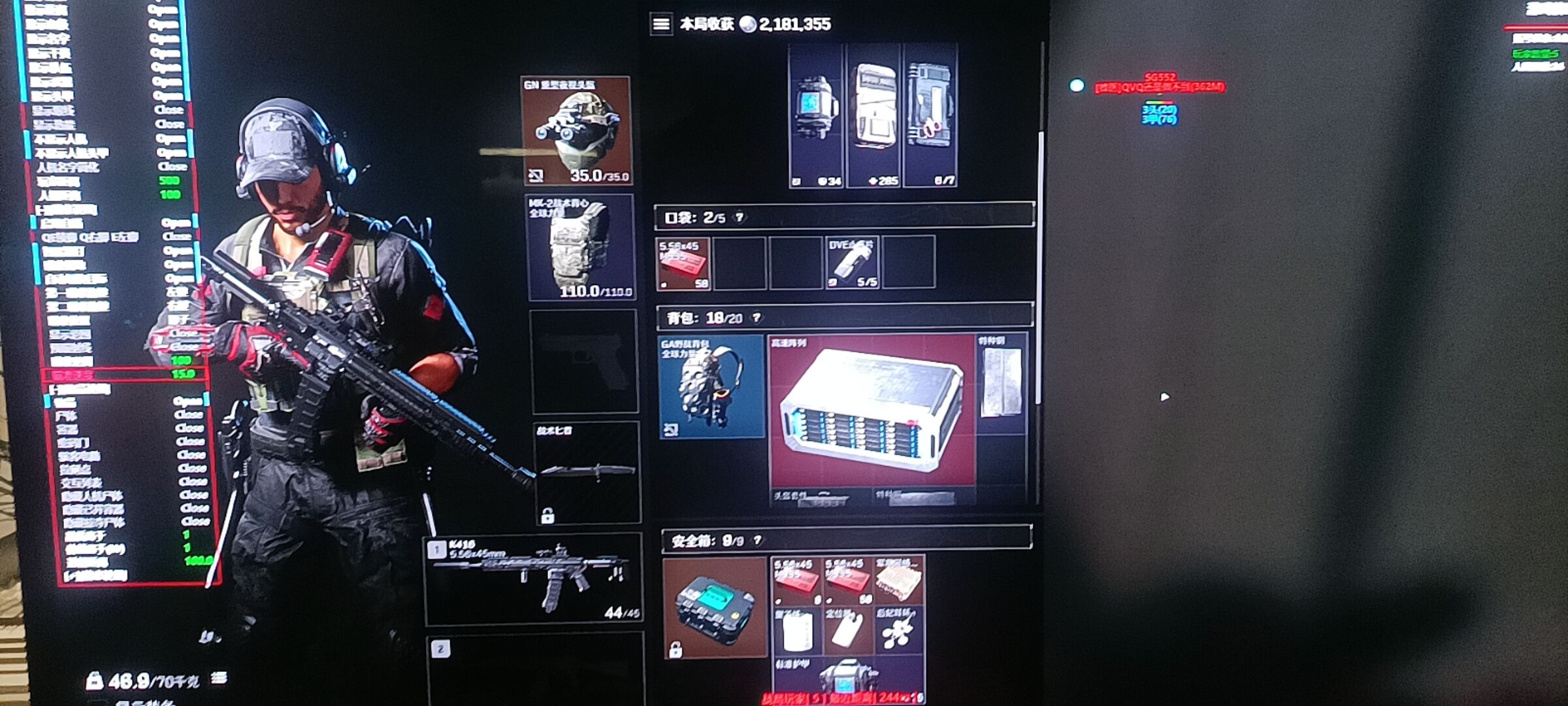1568x706 pixels.
Task: Select the item with the cyan screen
Action: pyautogui.click(x=815, y=116)
